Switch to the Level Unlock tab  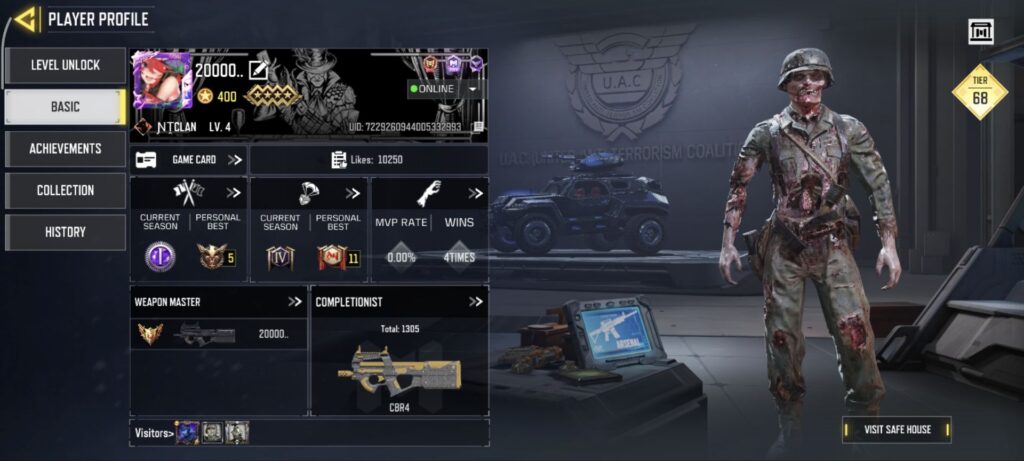[65, 65]
